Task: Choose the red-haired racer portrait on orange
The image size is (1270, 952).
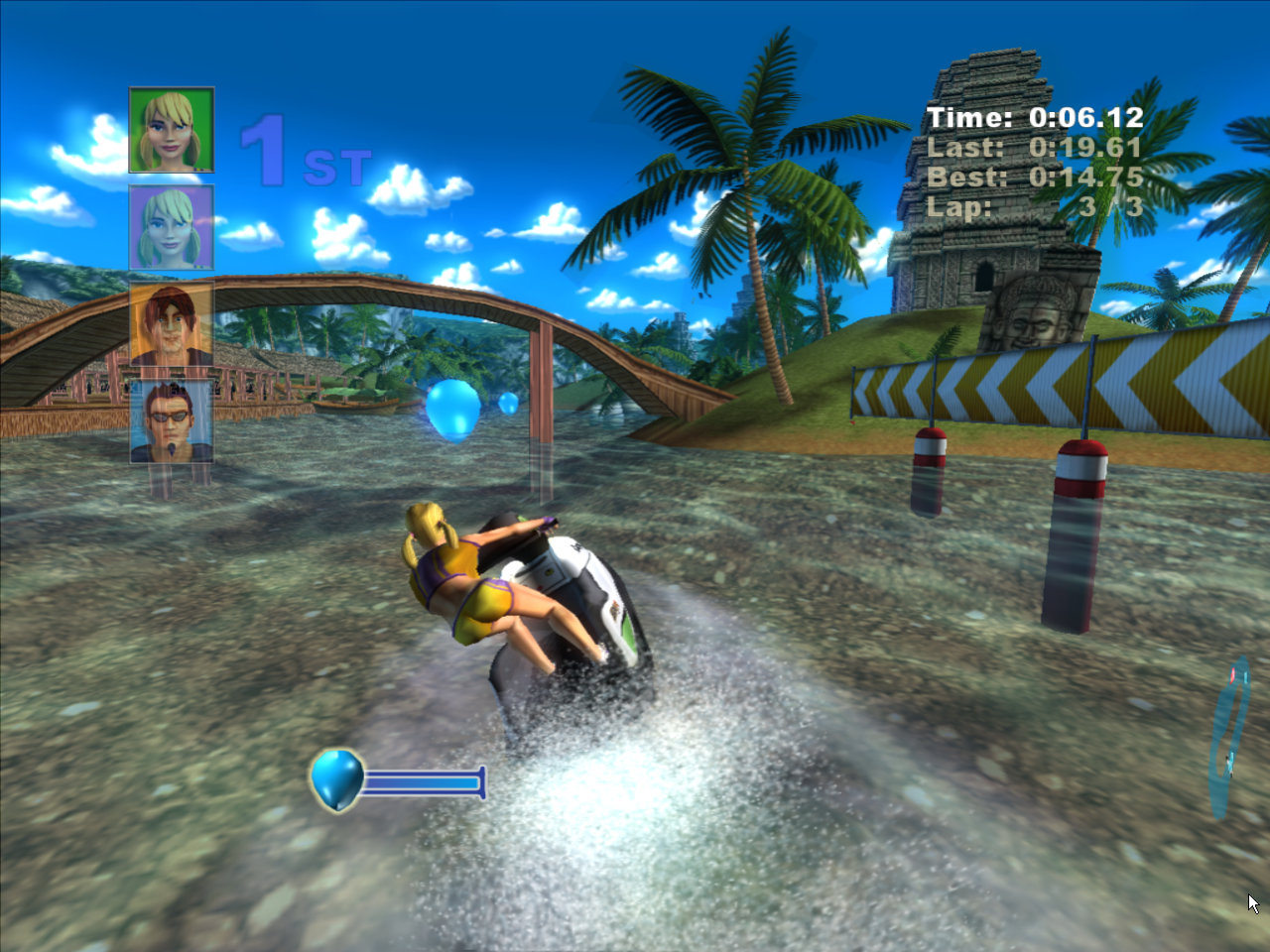Action: tap(171, 325)
